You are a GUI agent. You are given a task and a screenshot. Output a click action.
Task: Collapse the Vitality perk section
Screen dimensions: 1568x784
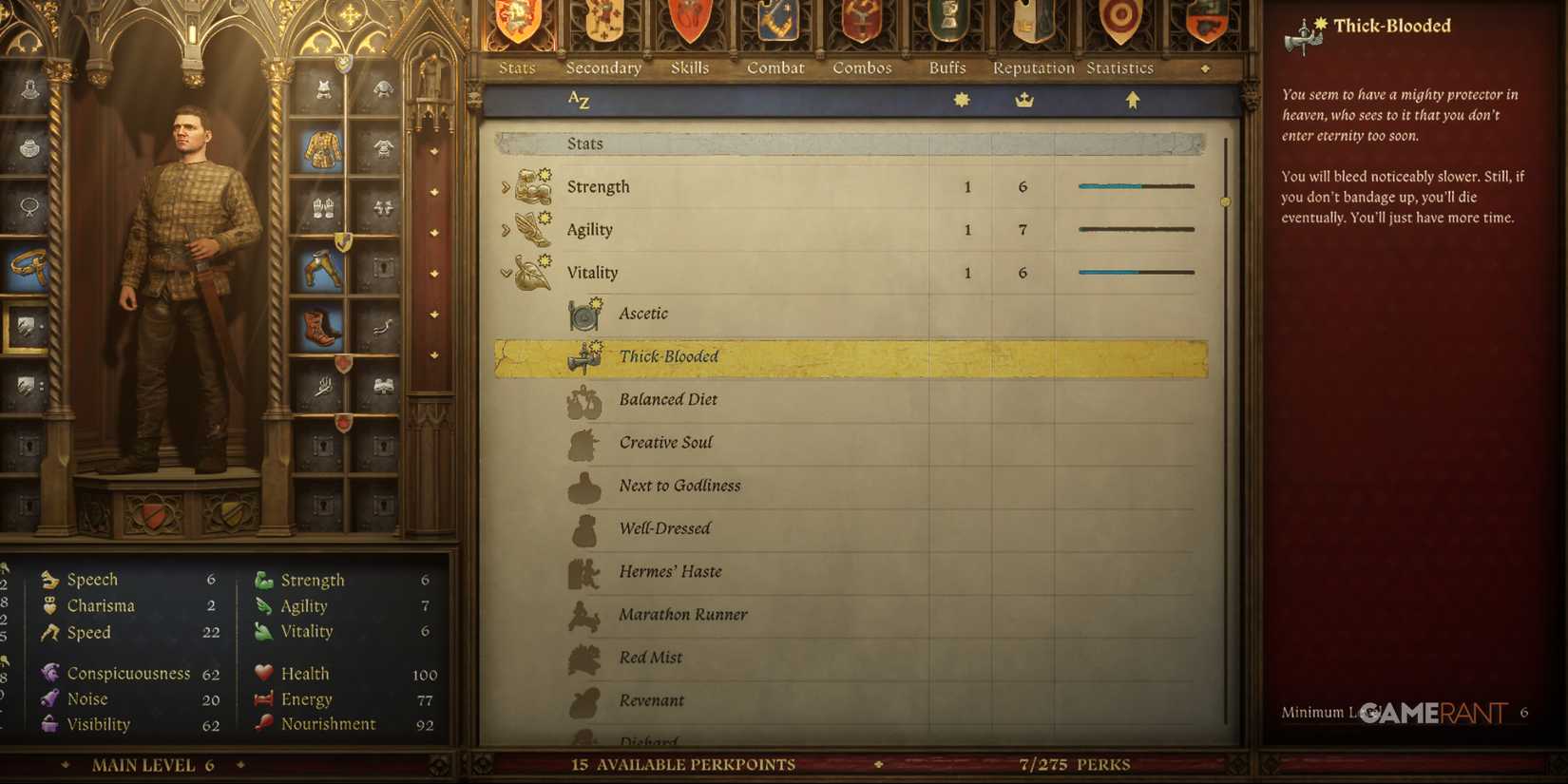(x=505, y=272)
